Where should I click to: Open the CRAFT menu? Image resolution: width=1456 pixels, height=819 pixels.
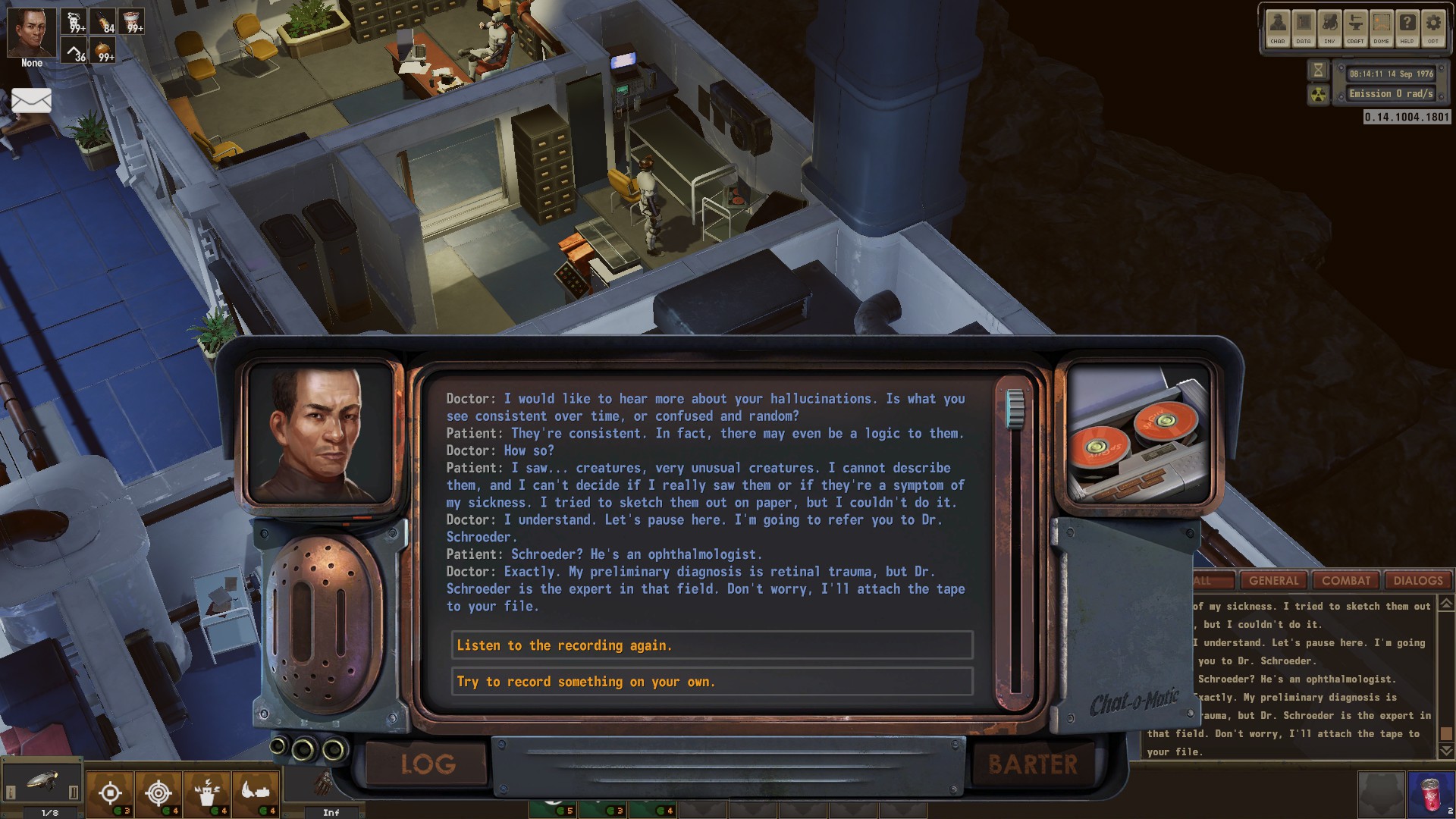click(1355, 28)
